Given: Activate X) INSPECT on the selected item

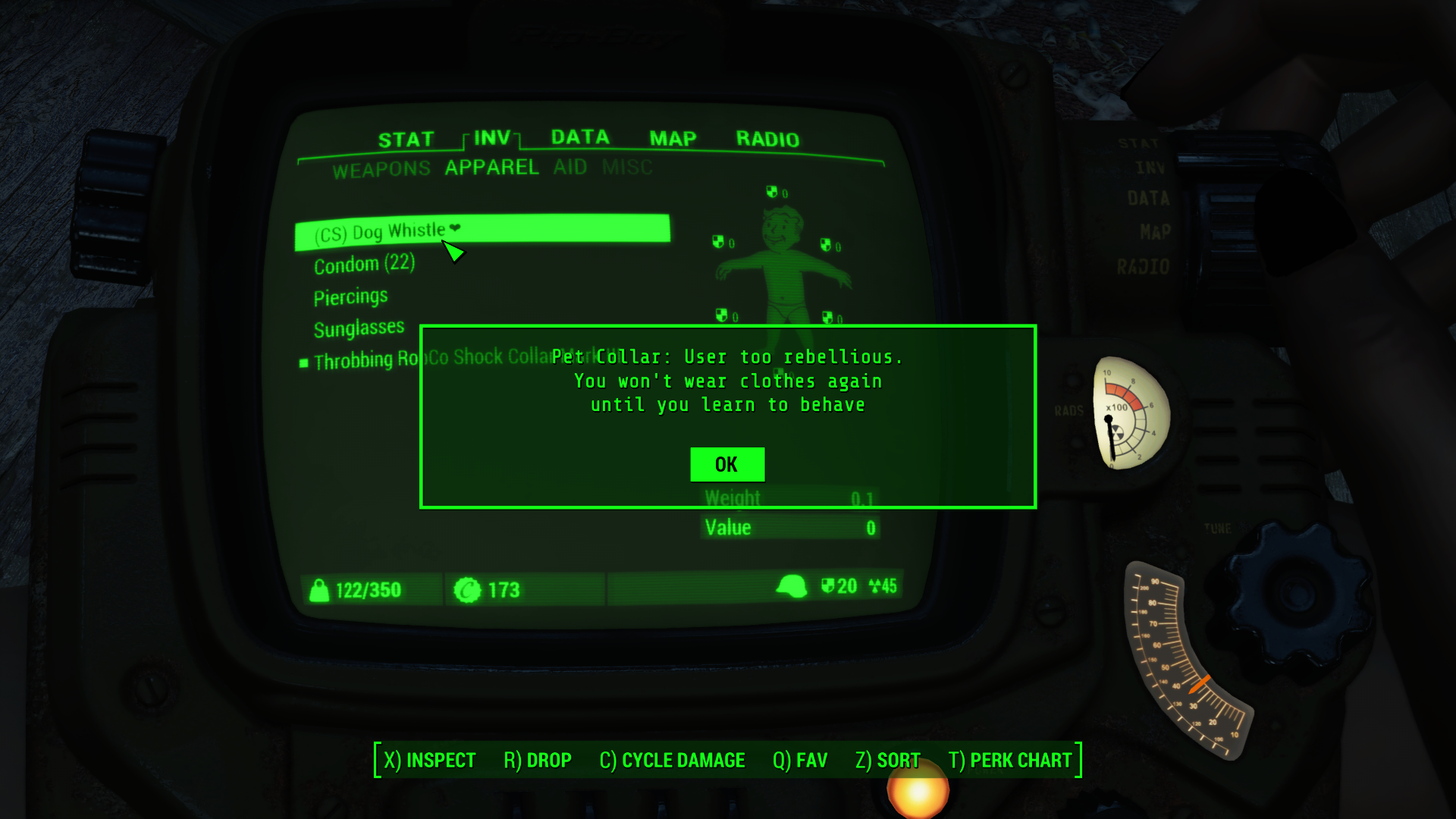Looking at the screenshot, I should (428, 760).
